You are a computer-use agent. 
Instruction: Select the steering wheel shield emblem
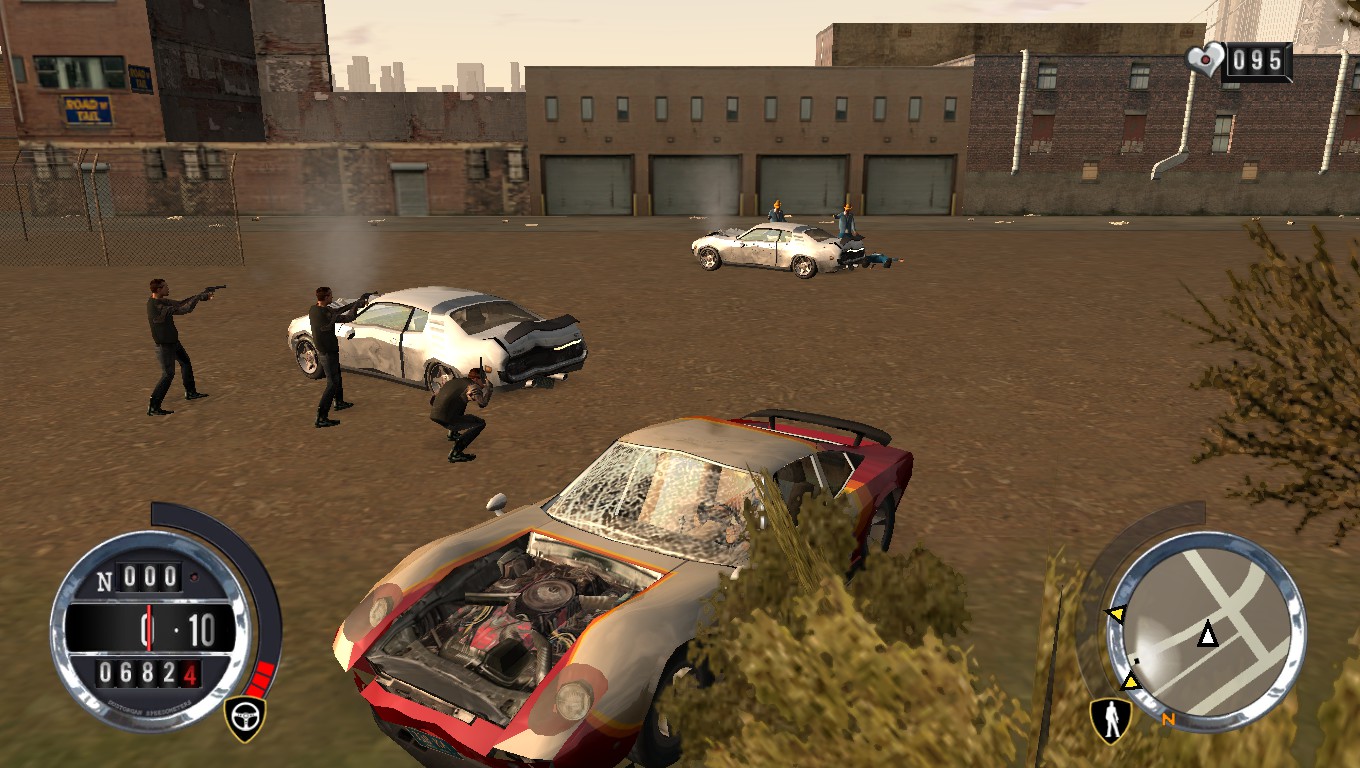point(245,713)
